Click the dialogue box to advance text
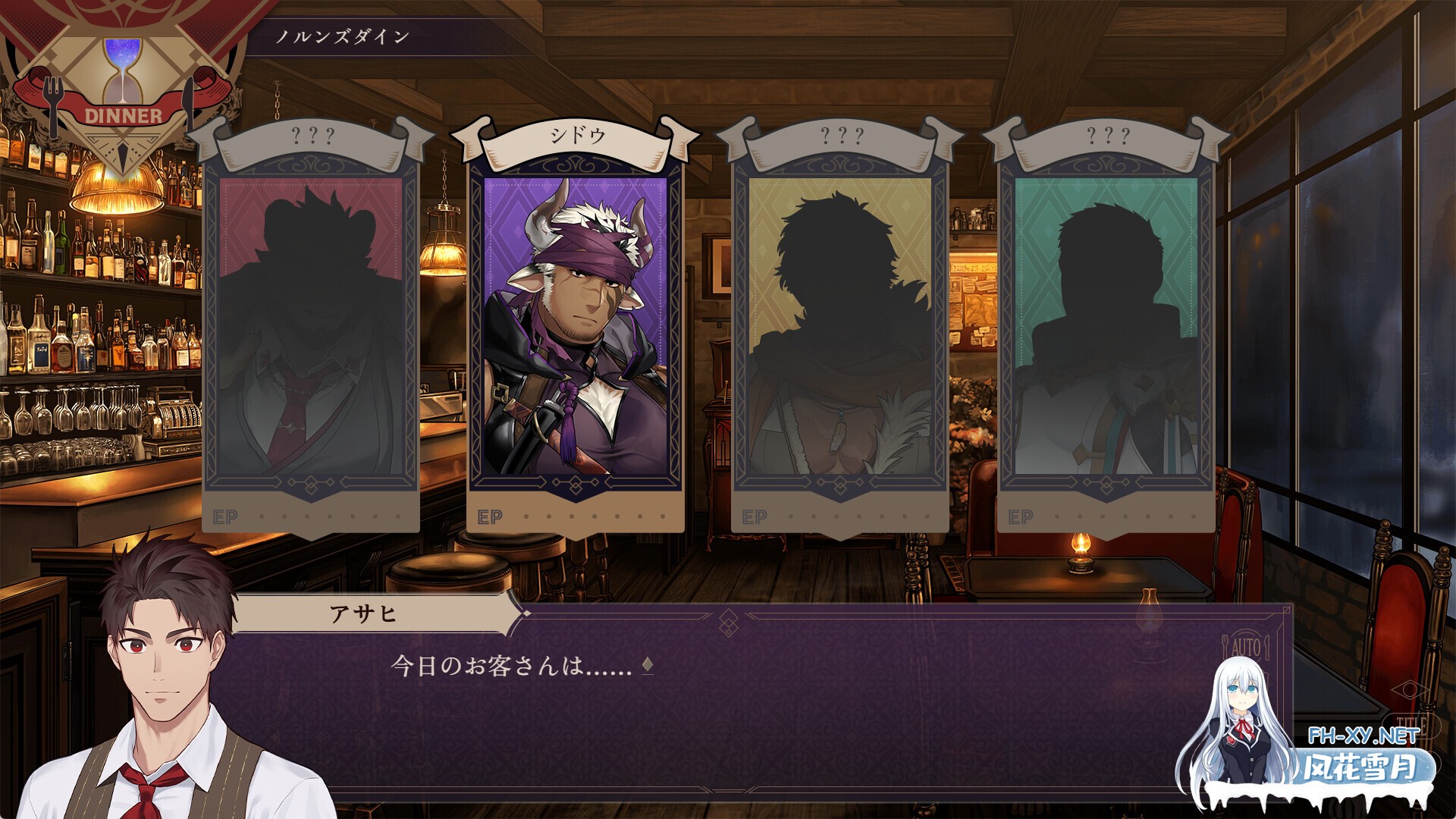 tap(758, 713)
